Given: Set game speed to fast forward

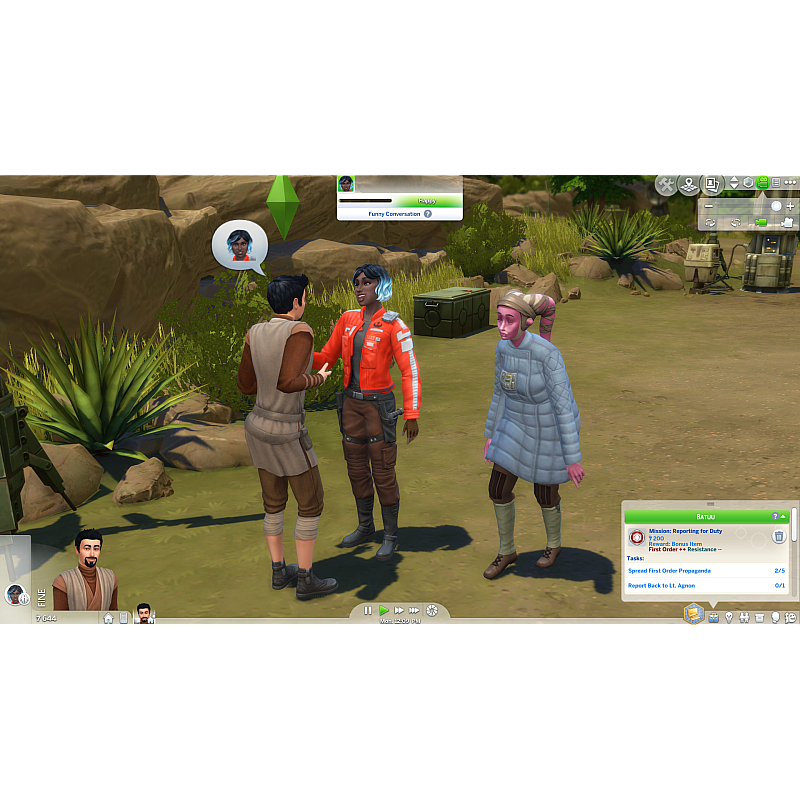Looking at the screenshot, I should pyautogui.click(x=399, y=610).
